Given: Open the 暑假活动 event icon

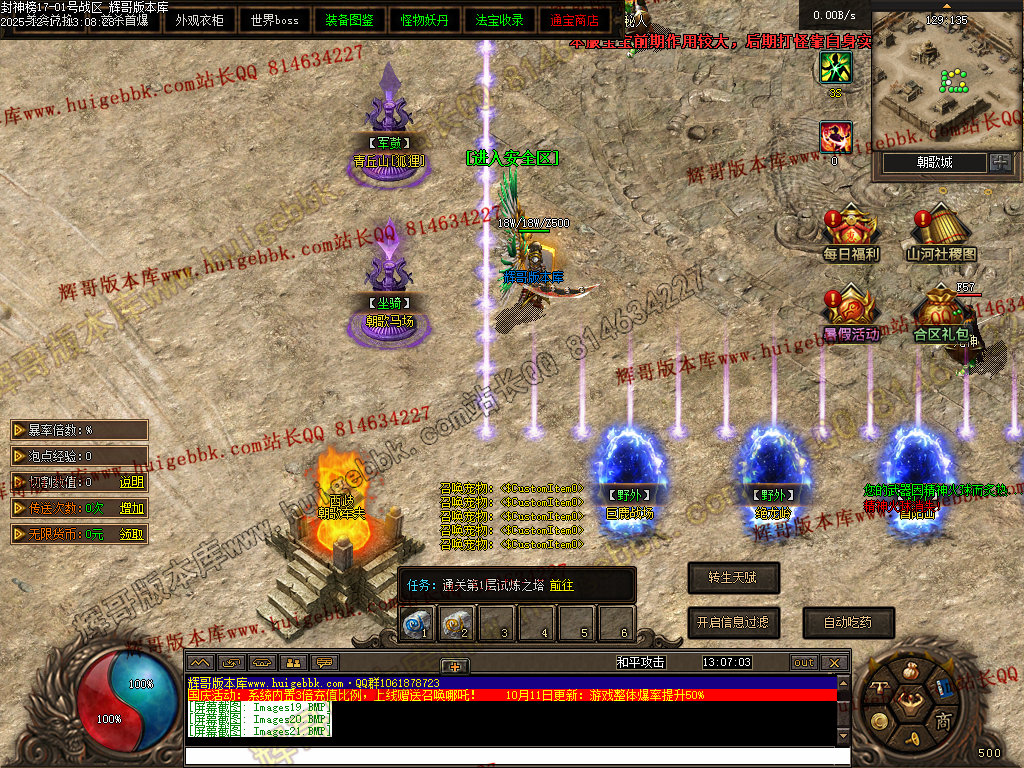Looking at the screenshot, I should click(x=850, y=313).
